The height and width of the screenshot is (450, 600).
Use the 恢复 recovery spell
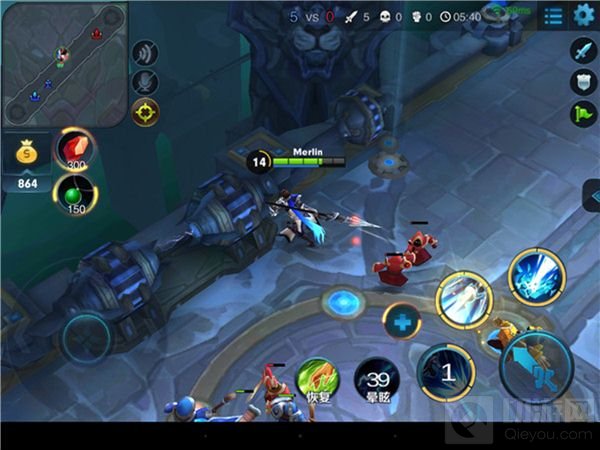[316, 380]
